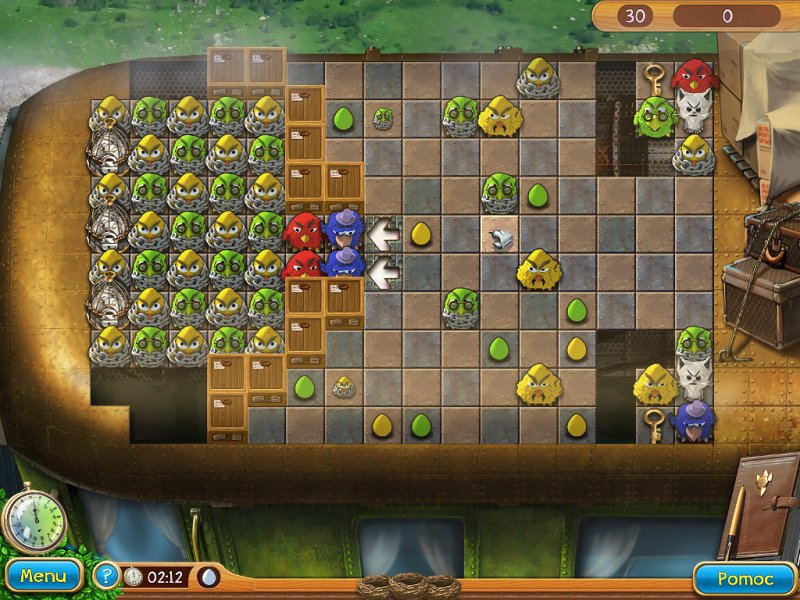The width and height of the screenshot is (800, 600).
Task: Open the Menu button
Action: pyautogui.click(x=42, y=576)
